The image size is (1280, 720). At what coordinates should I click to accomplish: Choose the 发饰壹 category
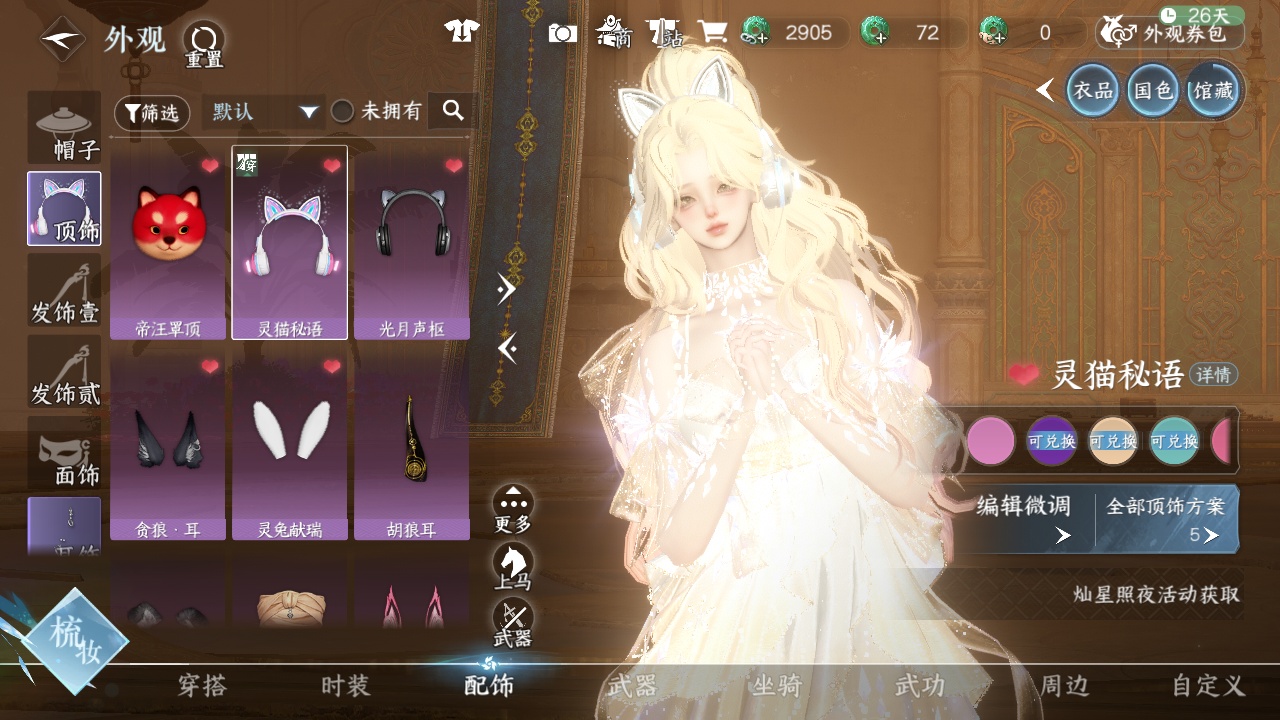click(65, 290)
